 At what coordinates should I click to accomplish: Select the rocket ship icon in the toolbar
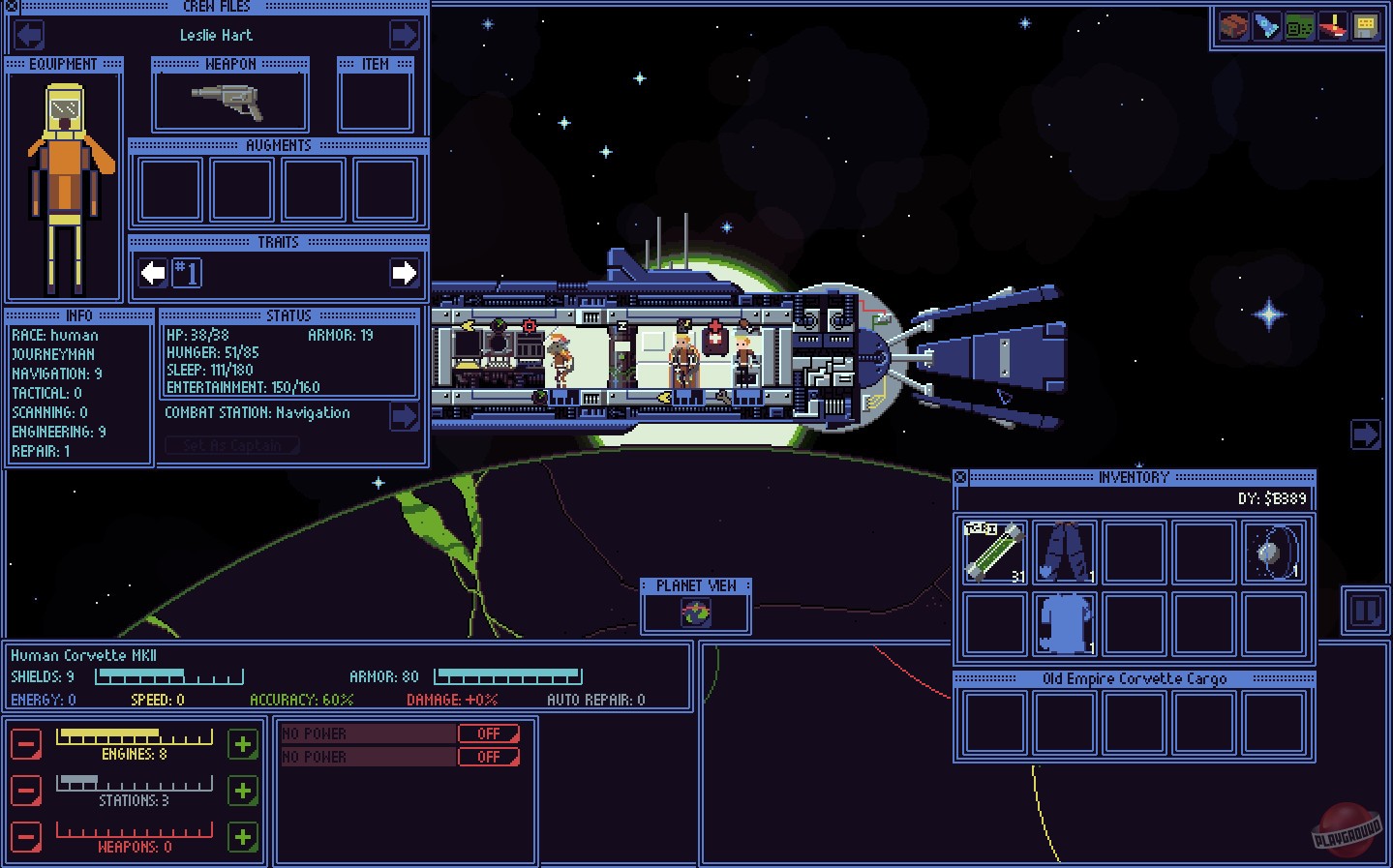1266,26
